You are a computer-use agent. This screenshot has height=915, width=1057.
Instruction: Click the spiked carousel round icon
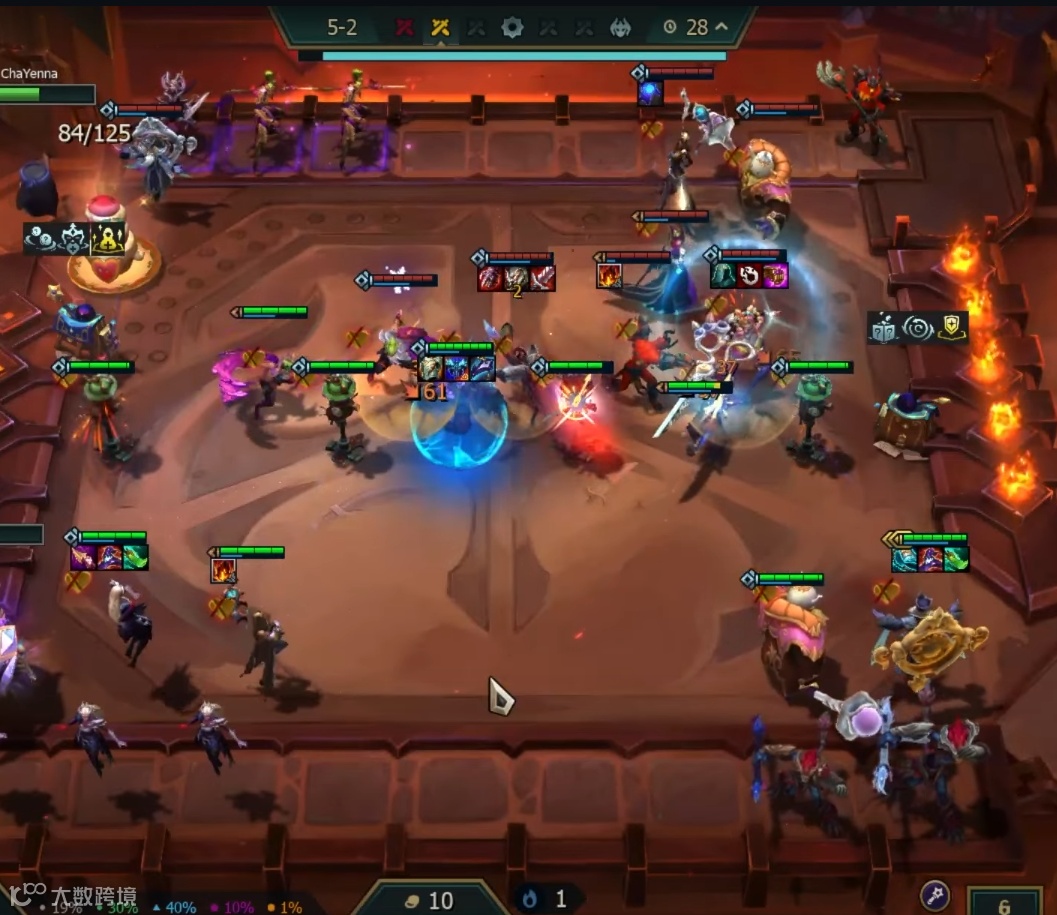tap(512, 27)
